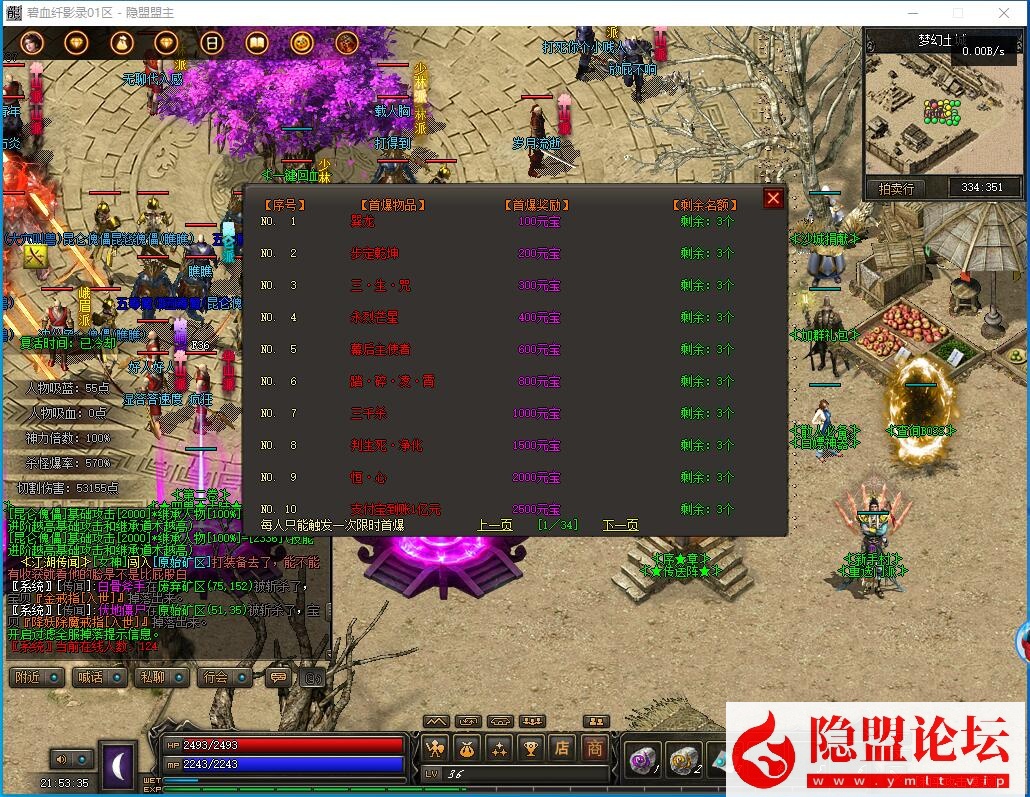Viewport: 1030px width, 797px height.
Task: Open the open-book icon in top bar
Action: (x=257, y=43)
